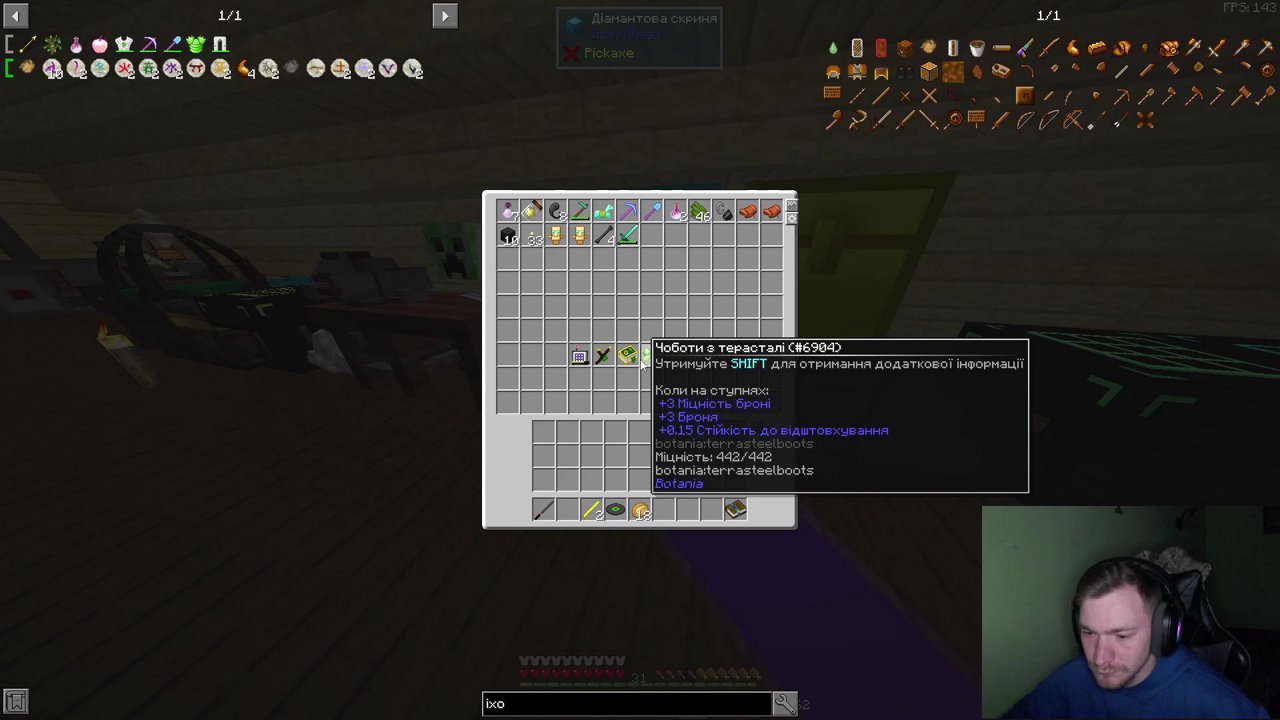Select the music disc item in the hotbar
This screenshot has width=1280, height=720.
[x=615, y=511]
